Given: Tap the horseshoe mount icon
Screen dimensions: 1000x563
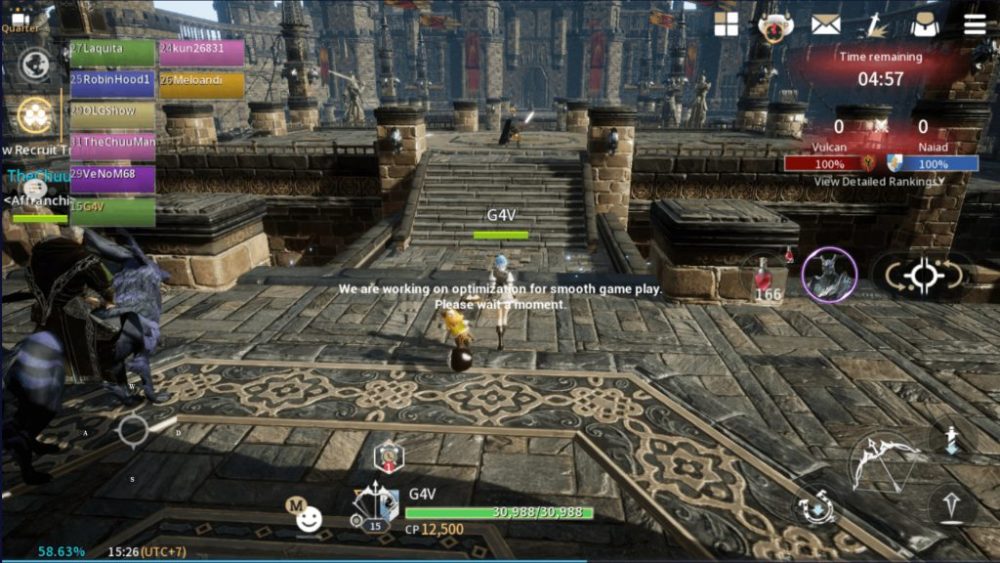Looking at the screenshot, I should point(817,506).
